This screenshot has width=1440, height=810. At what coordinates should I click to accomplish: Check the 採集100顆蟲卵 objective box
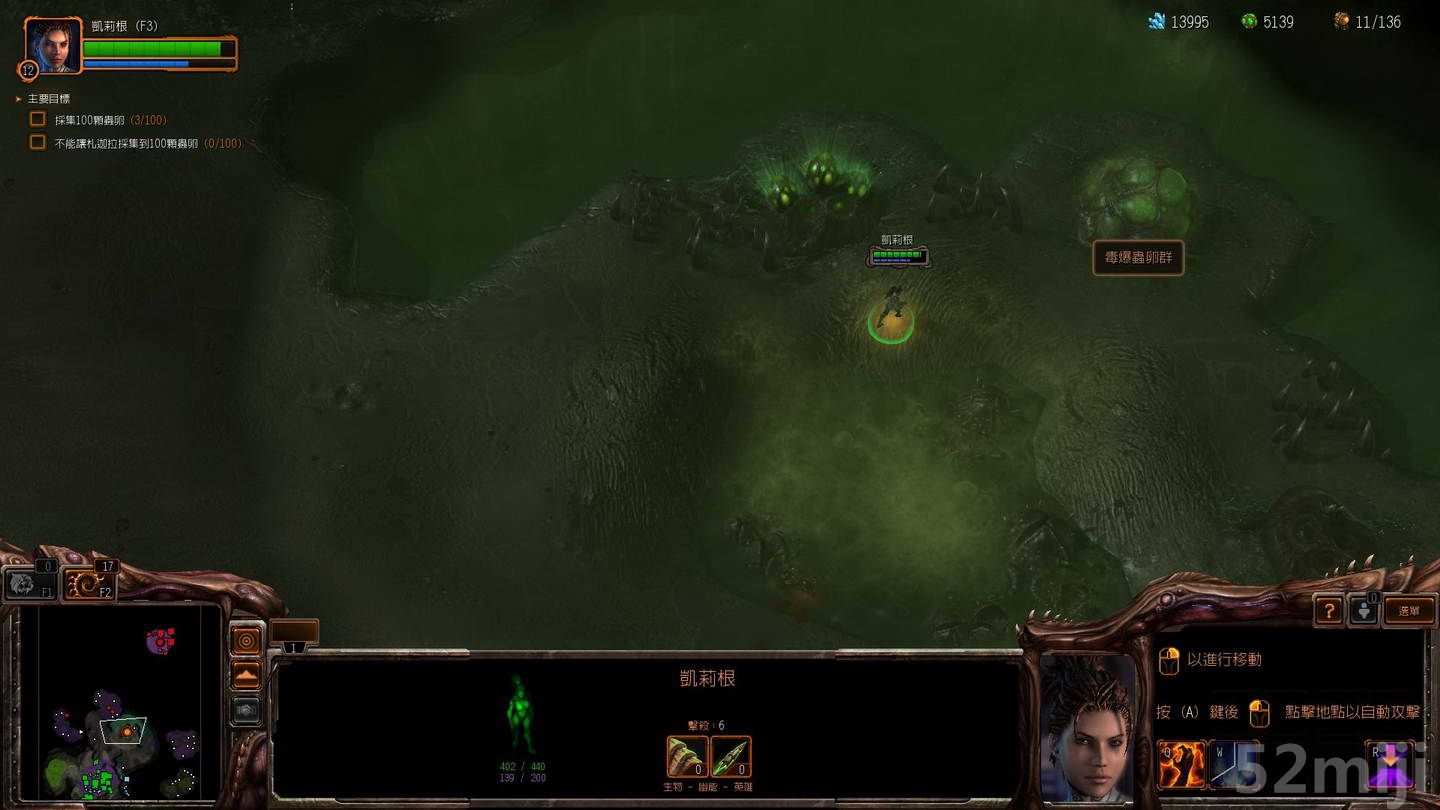click(x=38, y=118)
